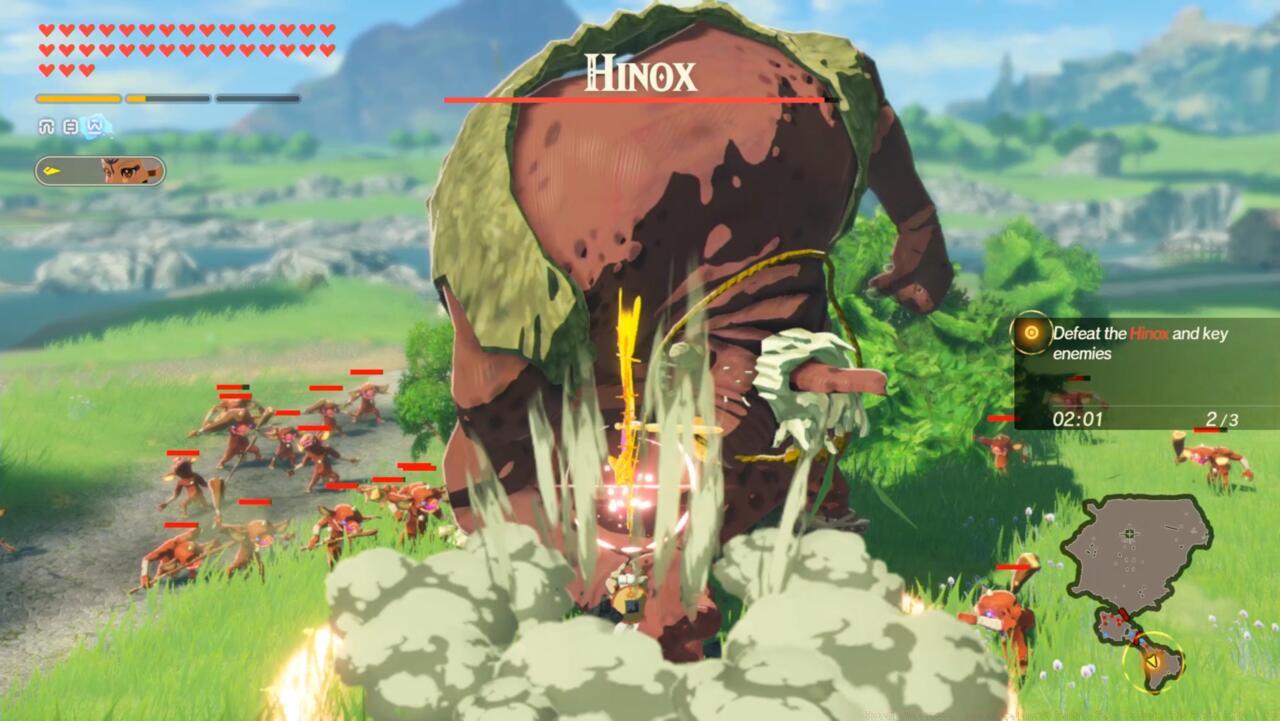Click the glowing objective orb icon
Screen dimensions: 1280x721
click(x=1031, y=333)
